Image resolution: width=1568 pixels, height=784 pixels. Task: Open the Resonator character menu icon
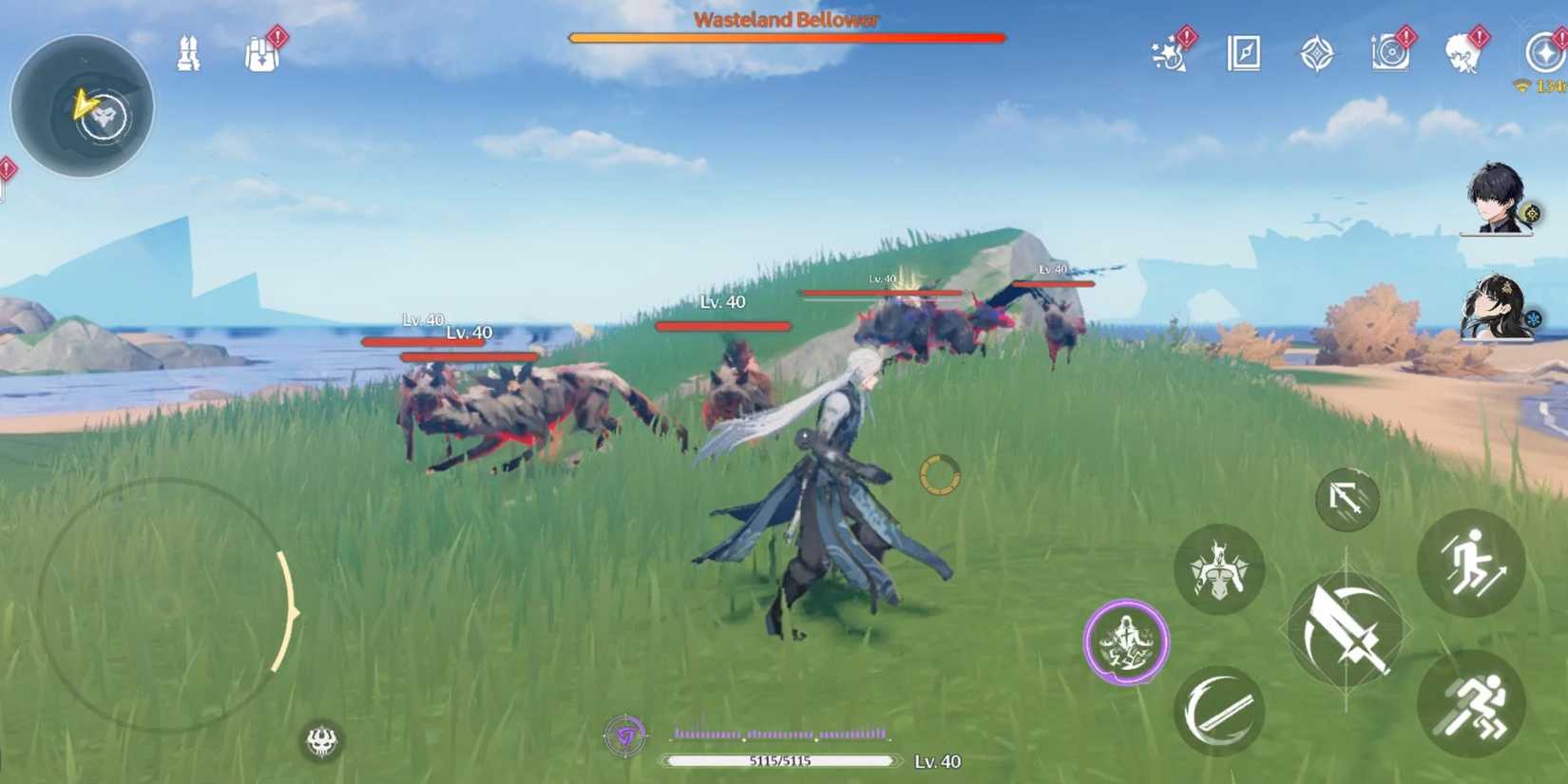[x=1463, y=55]
